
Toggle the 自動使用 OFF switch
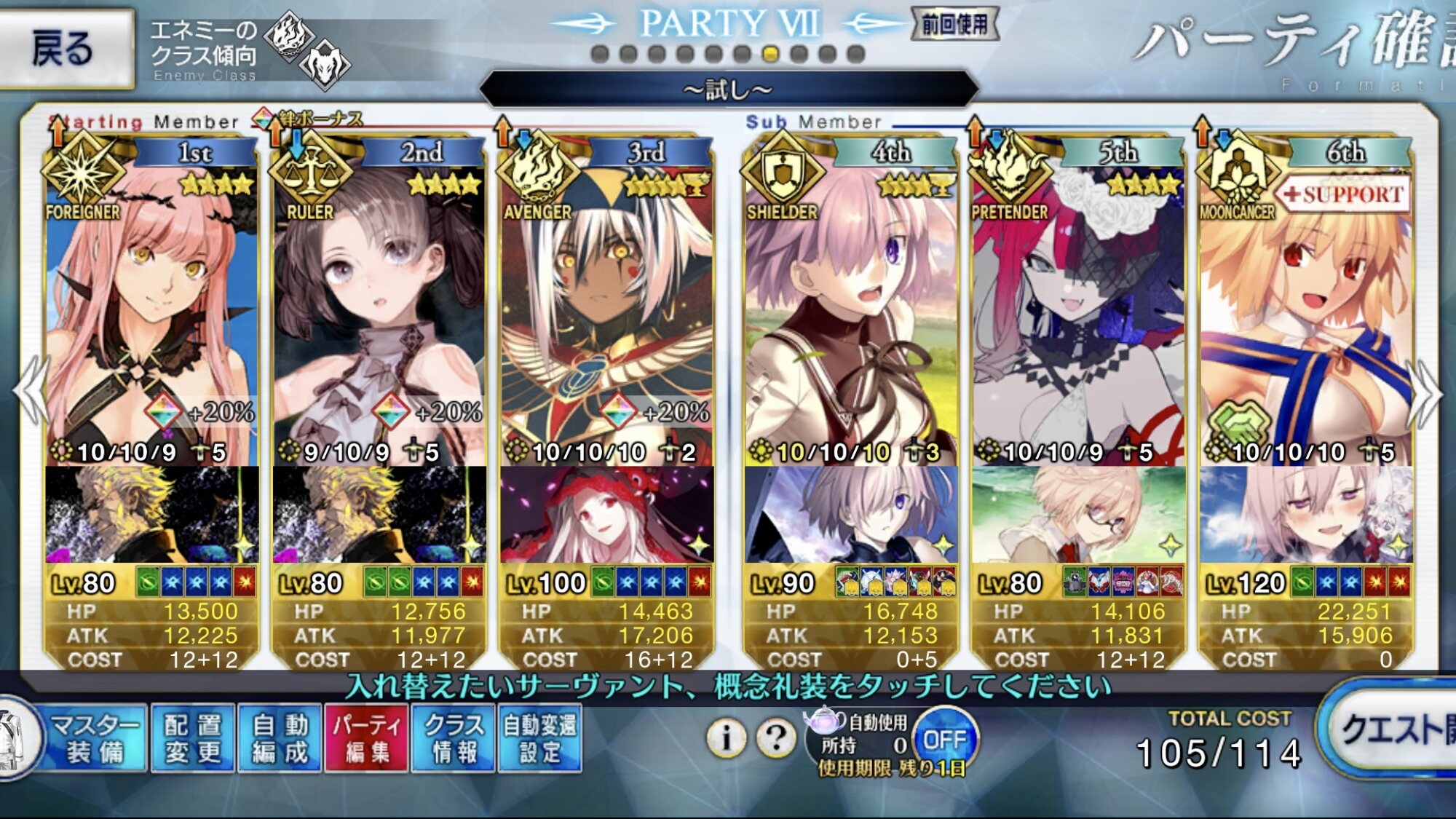(x=944, y=740)
